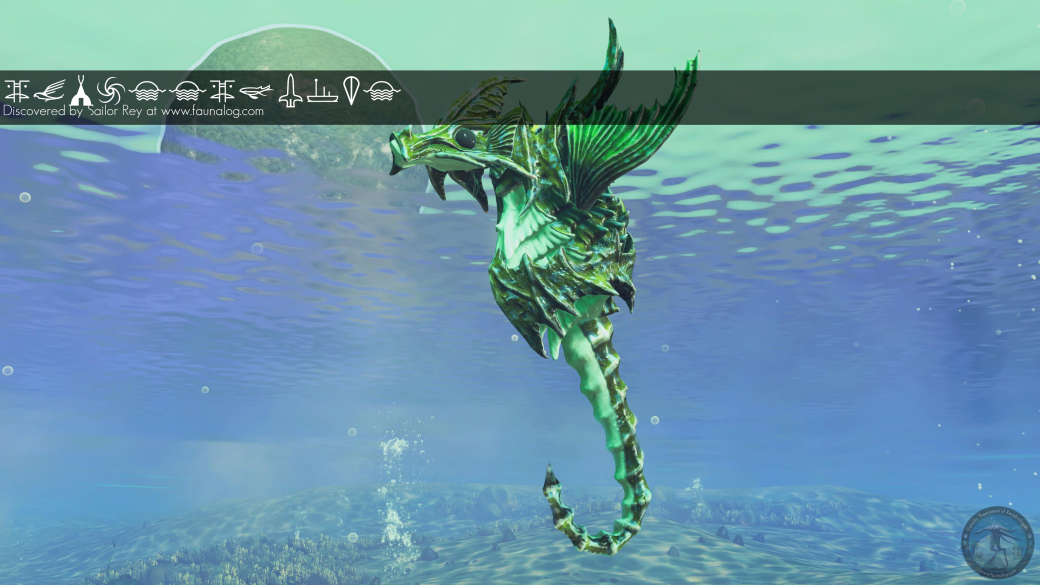The image size is (1040, 585).
Task: Open the www.faunalog.com link
Action: tap(212, 112)
